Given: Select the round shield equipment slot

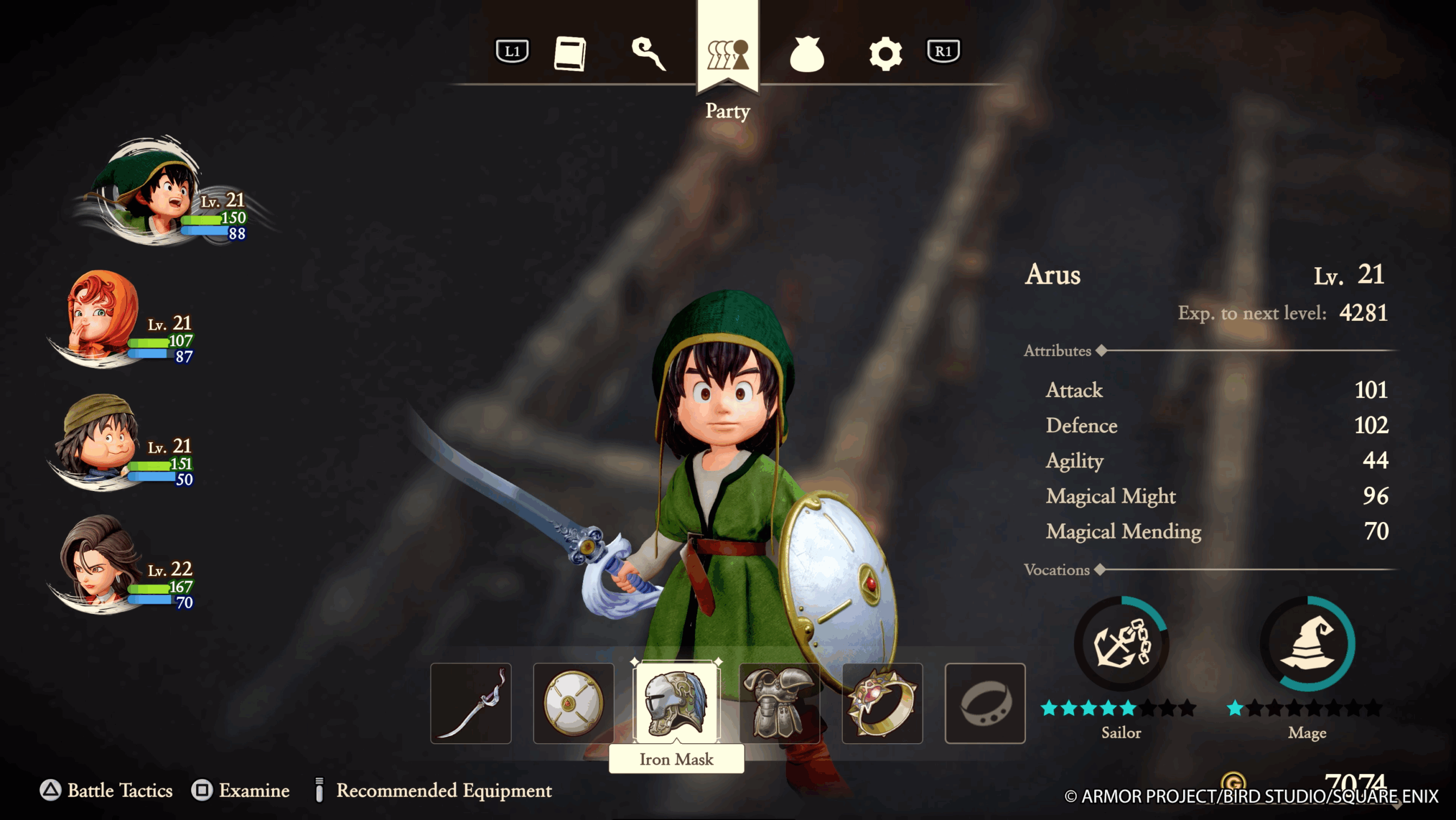Looking at the screenshot, I should (573, 703).
